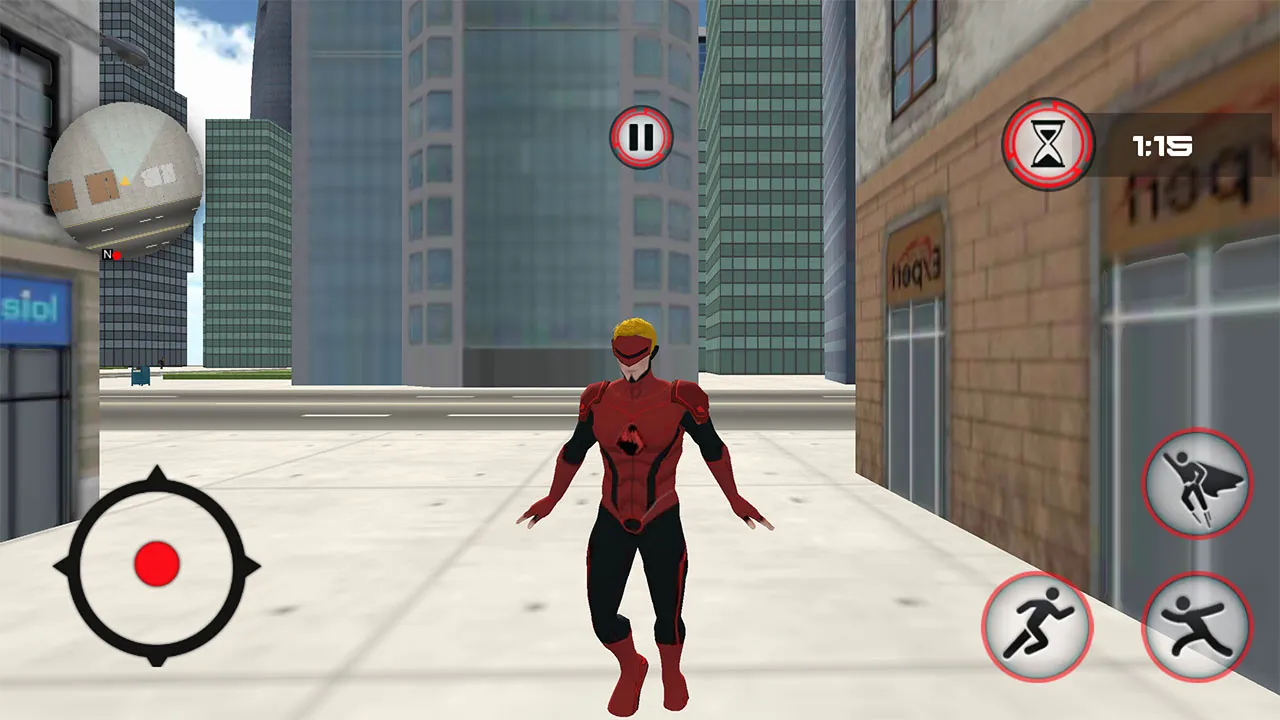The width and height of the screenshot is (1280, 720).
Task: Click the 1:15 countdown timer display
Action: [x=1161, y=147]
